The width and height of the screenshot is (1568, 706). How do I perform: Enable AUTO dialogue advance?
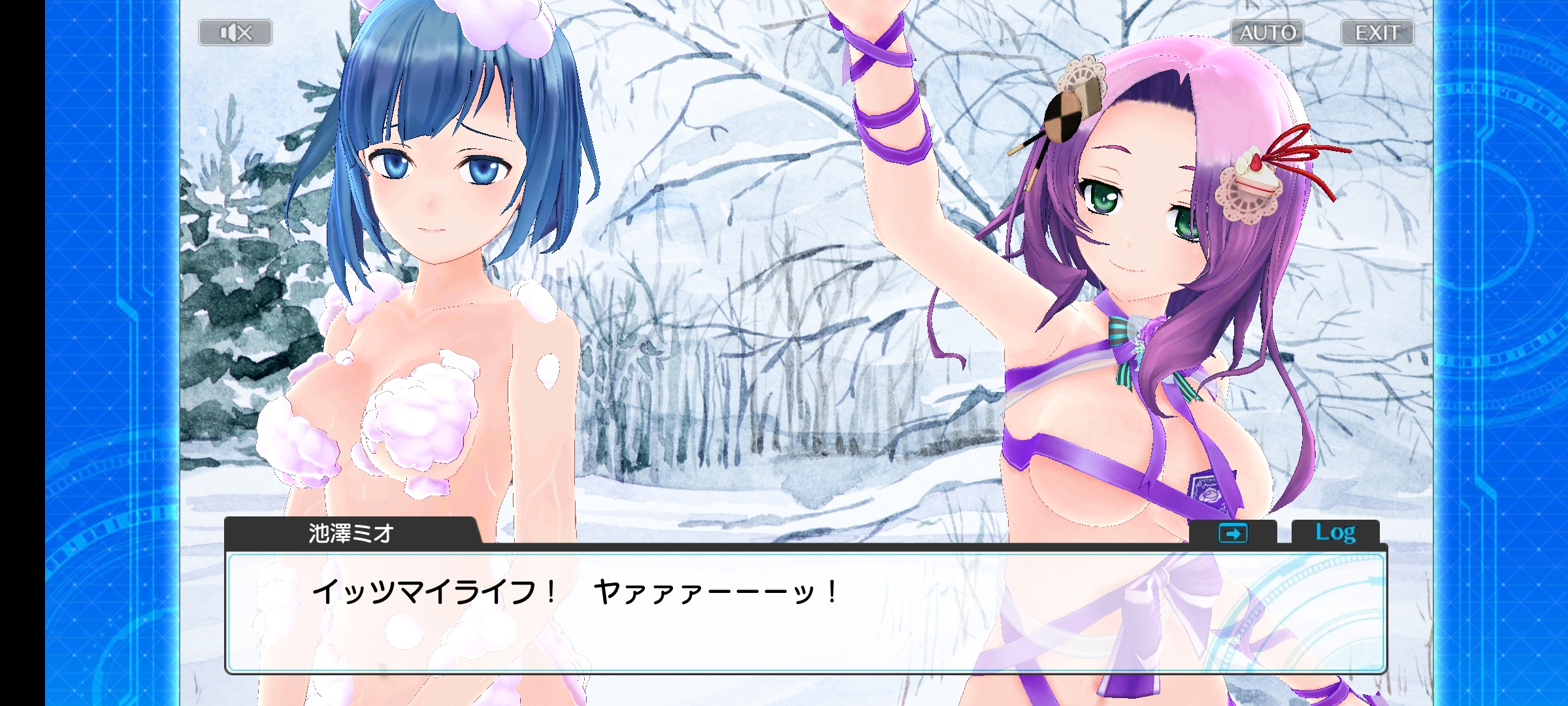(1267, 33)
